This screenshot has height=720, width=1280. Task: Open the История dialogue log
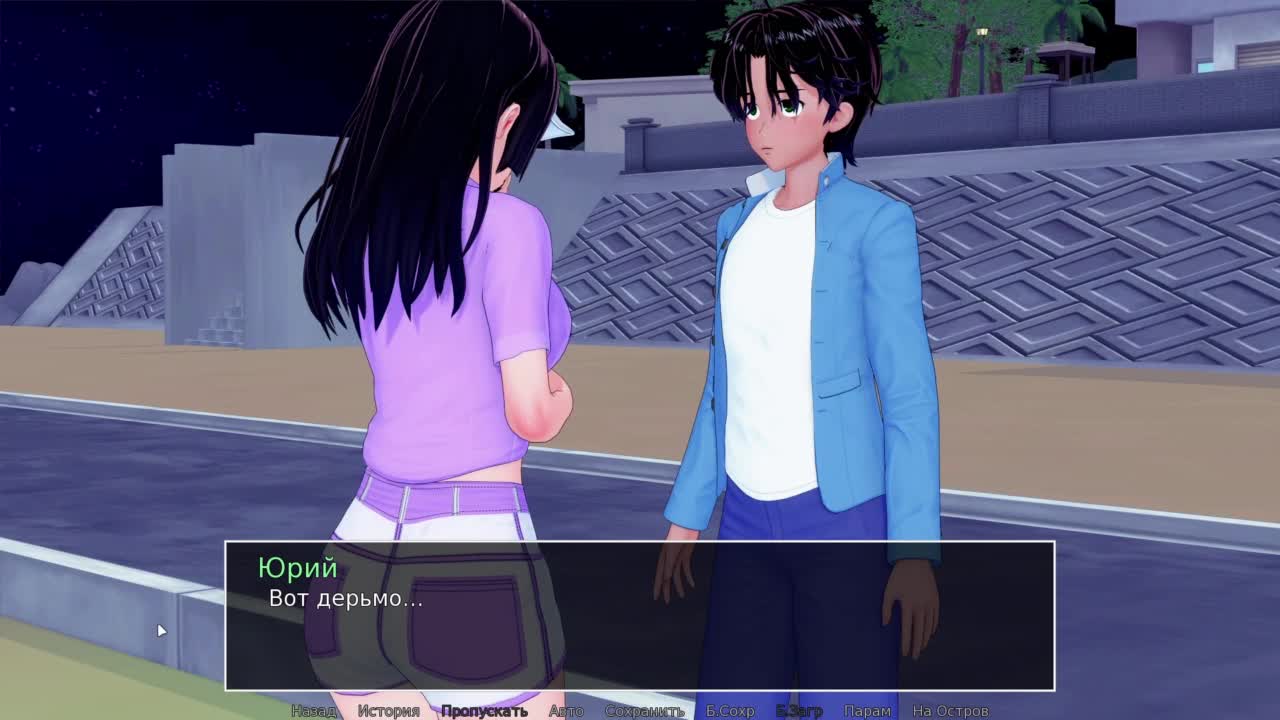(388, 711)
